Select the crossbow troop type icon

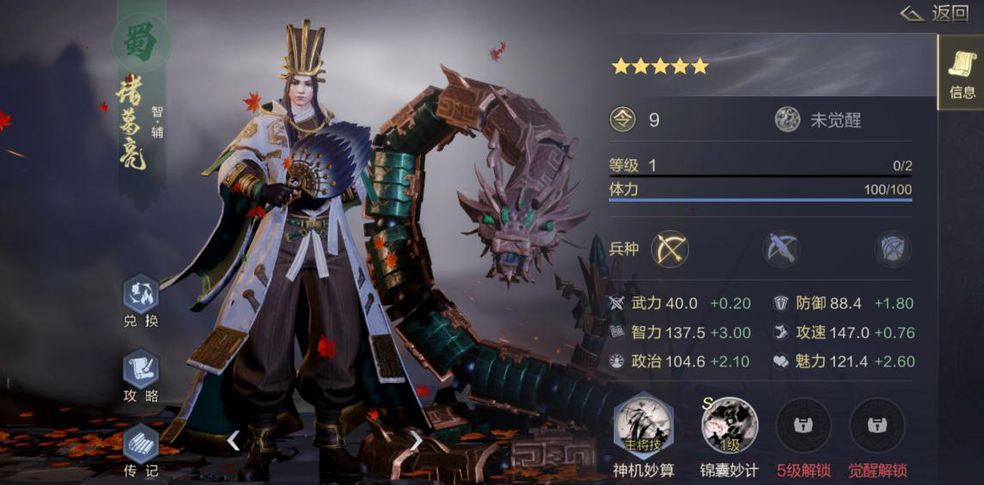tap(781, 248)
